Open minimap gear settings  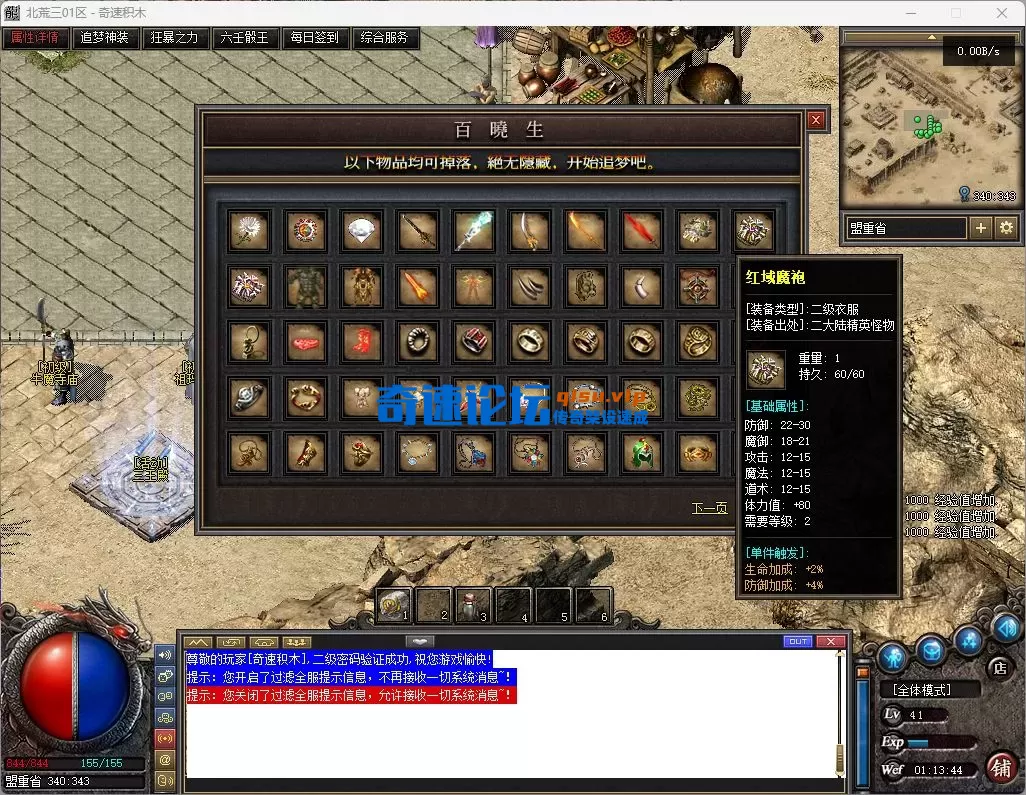1006,228
